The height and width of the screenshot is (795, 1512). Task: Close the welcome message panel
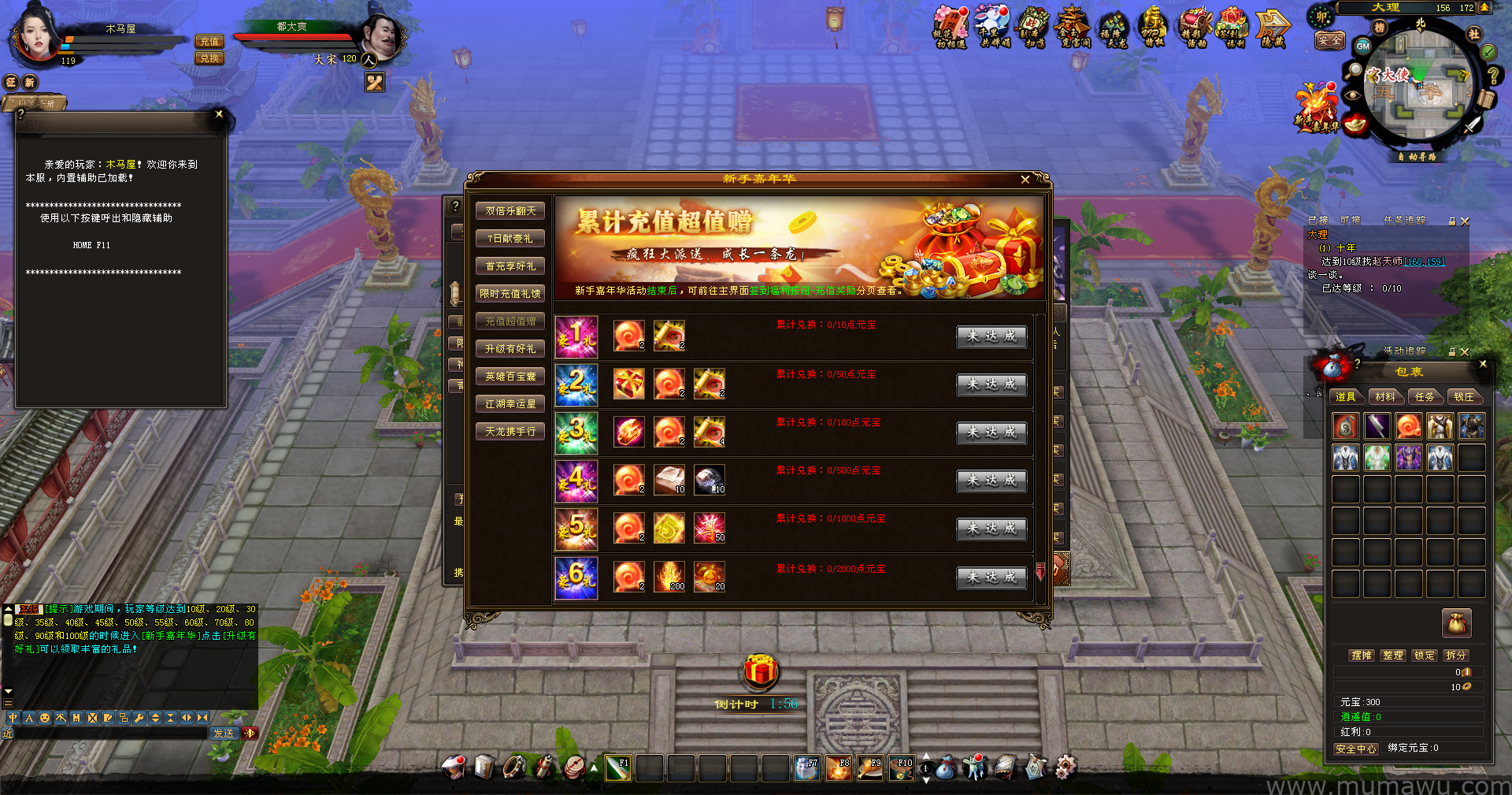point(219,114)
